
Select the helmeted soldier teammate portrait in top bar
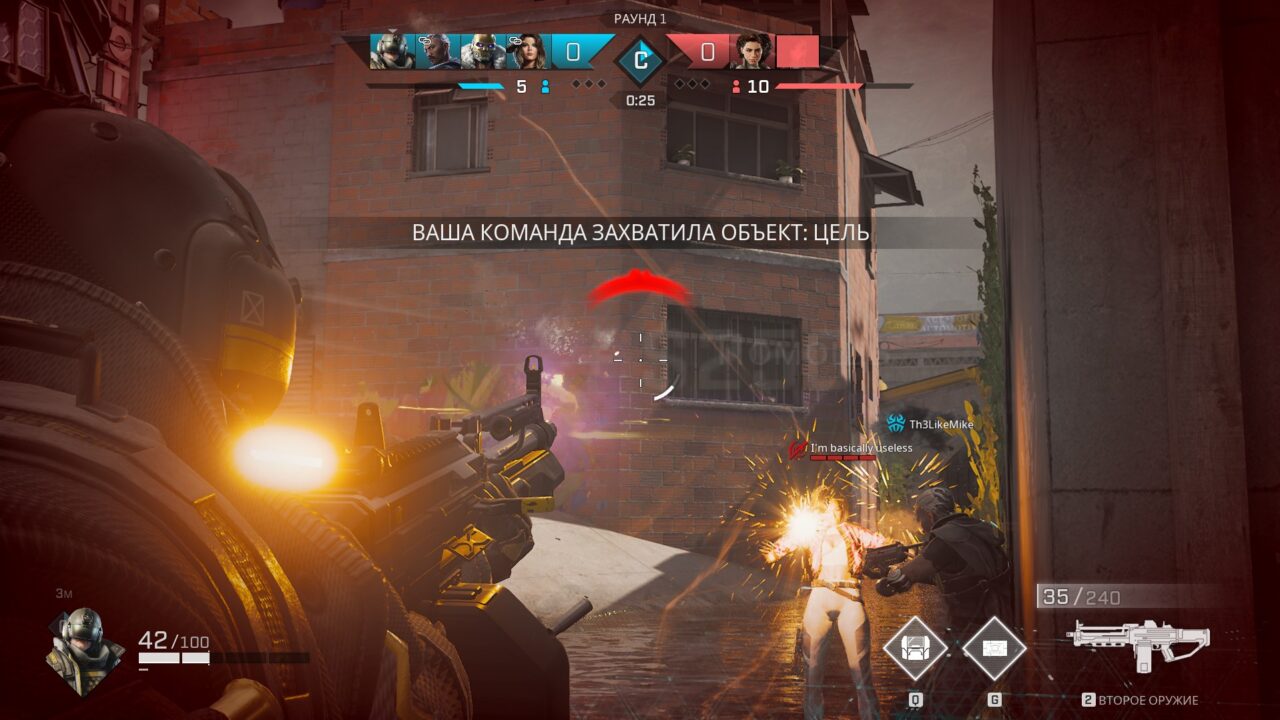coord(392,51)
